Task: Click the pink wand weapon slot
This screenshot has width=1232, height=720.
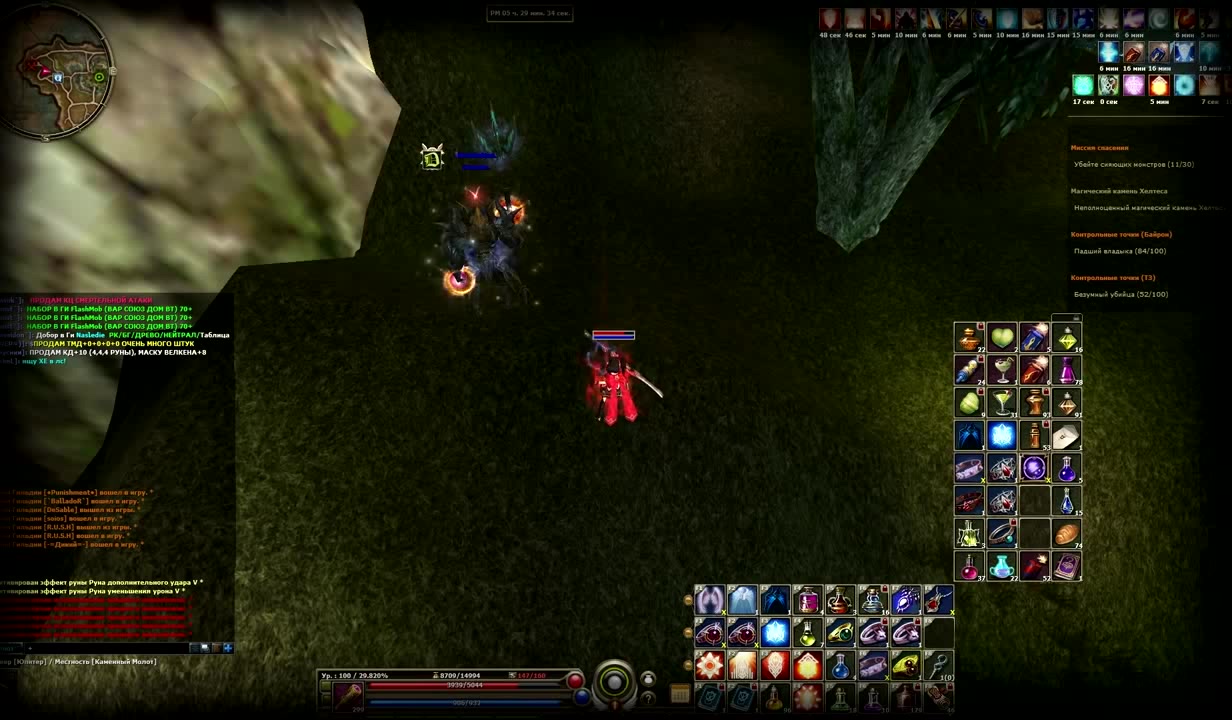Action: (x=349, y=694)
